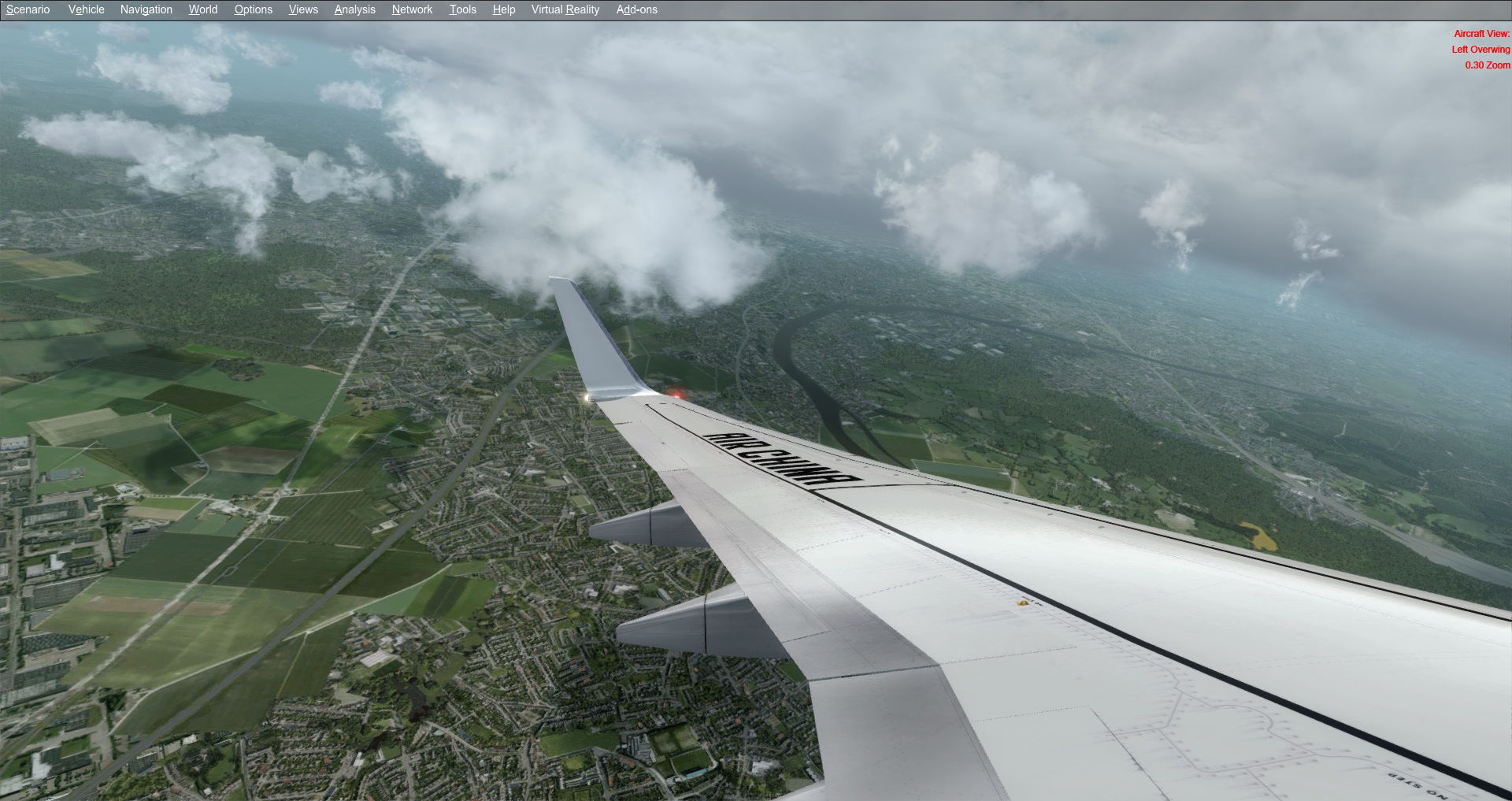Open the Navigation menu
The height and width of the screenshot is (801, 1512).
pos(146,9)
